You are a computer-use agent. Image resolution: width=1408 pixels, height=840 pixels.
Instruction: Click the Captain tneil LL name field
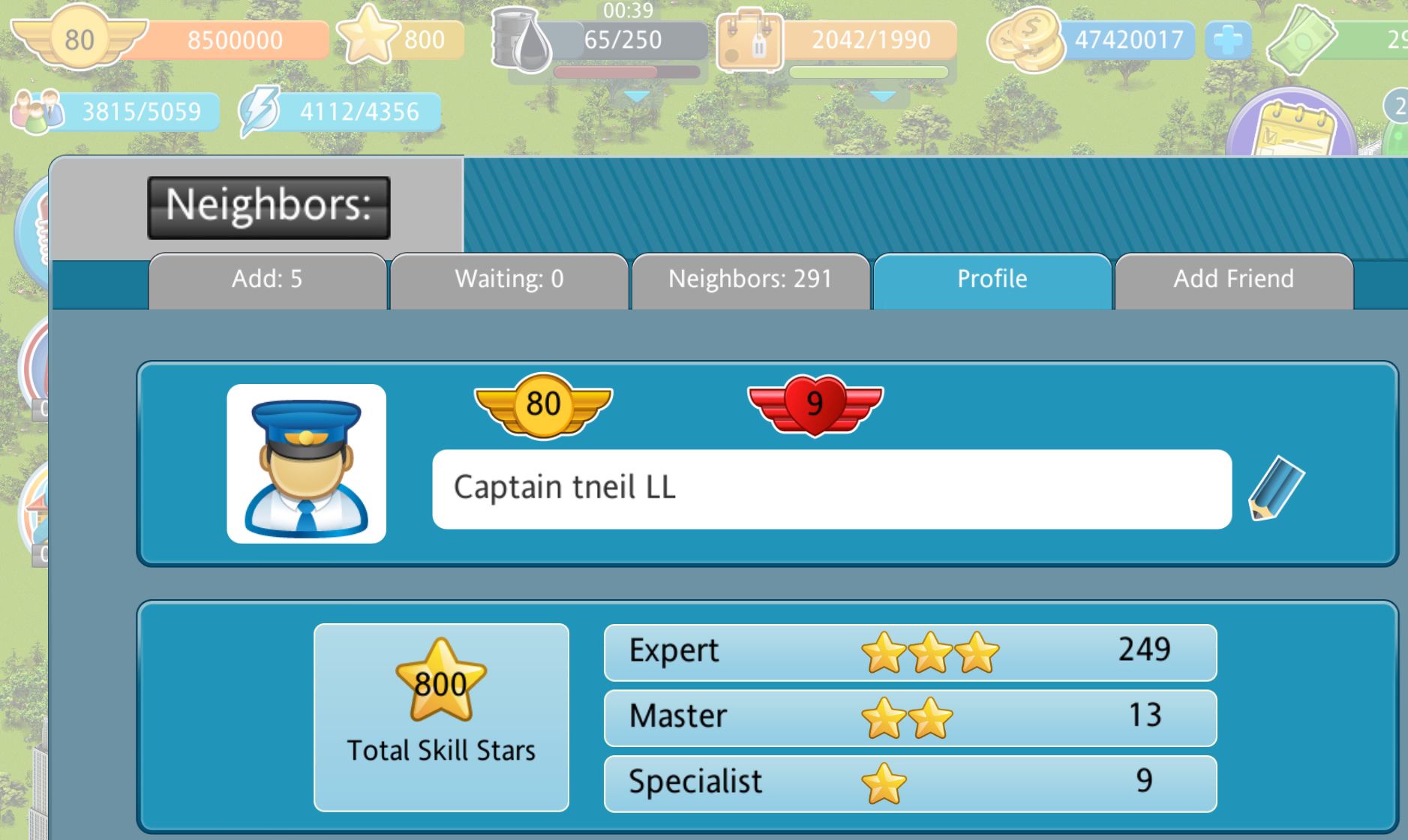(x=831, y=488)
